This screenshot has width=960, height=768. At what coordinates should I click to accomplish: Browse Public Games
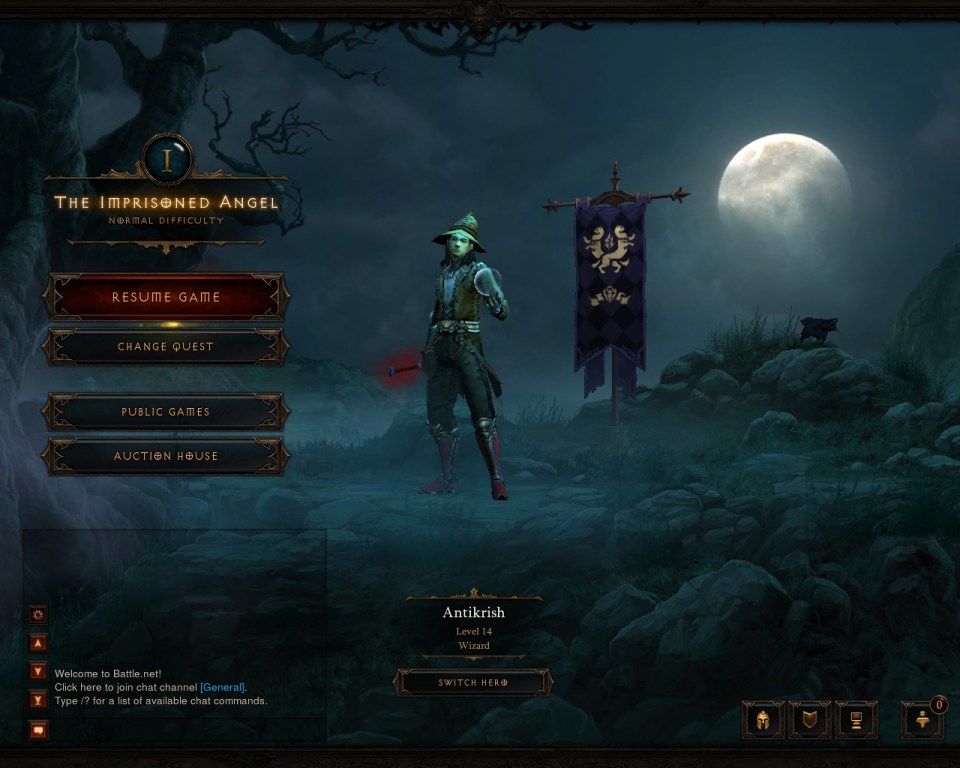(166, 412)
